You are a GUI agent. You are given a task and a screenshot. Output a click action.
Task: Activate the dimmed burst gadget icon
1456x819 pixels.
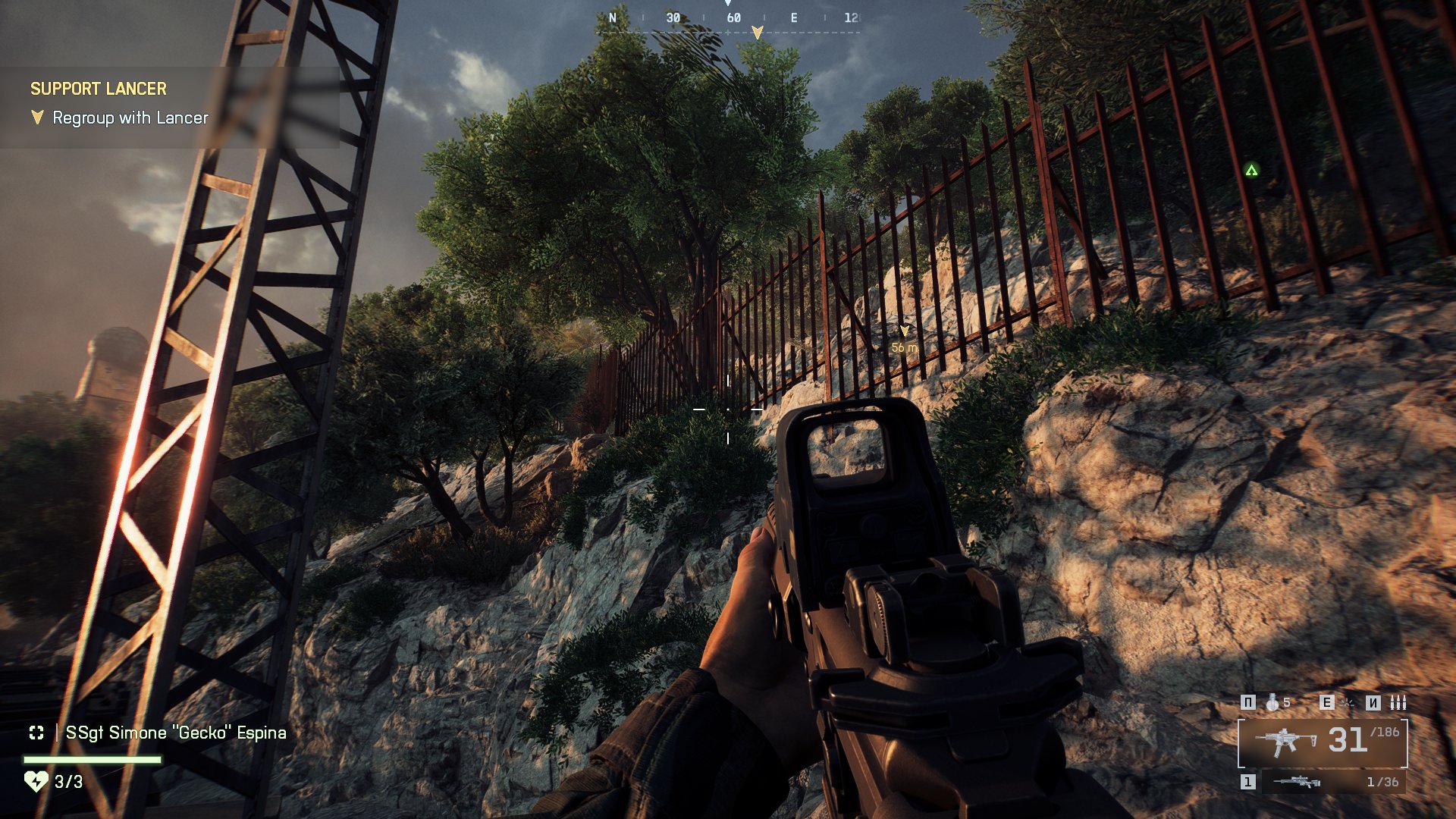click(x=1347, y=702)
